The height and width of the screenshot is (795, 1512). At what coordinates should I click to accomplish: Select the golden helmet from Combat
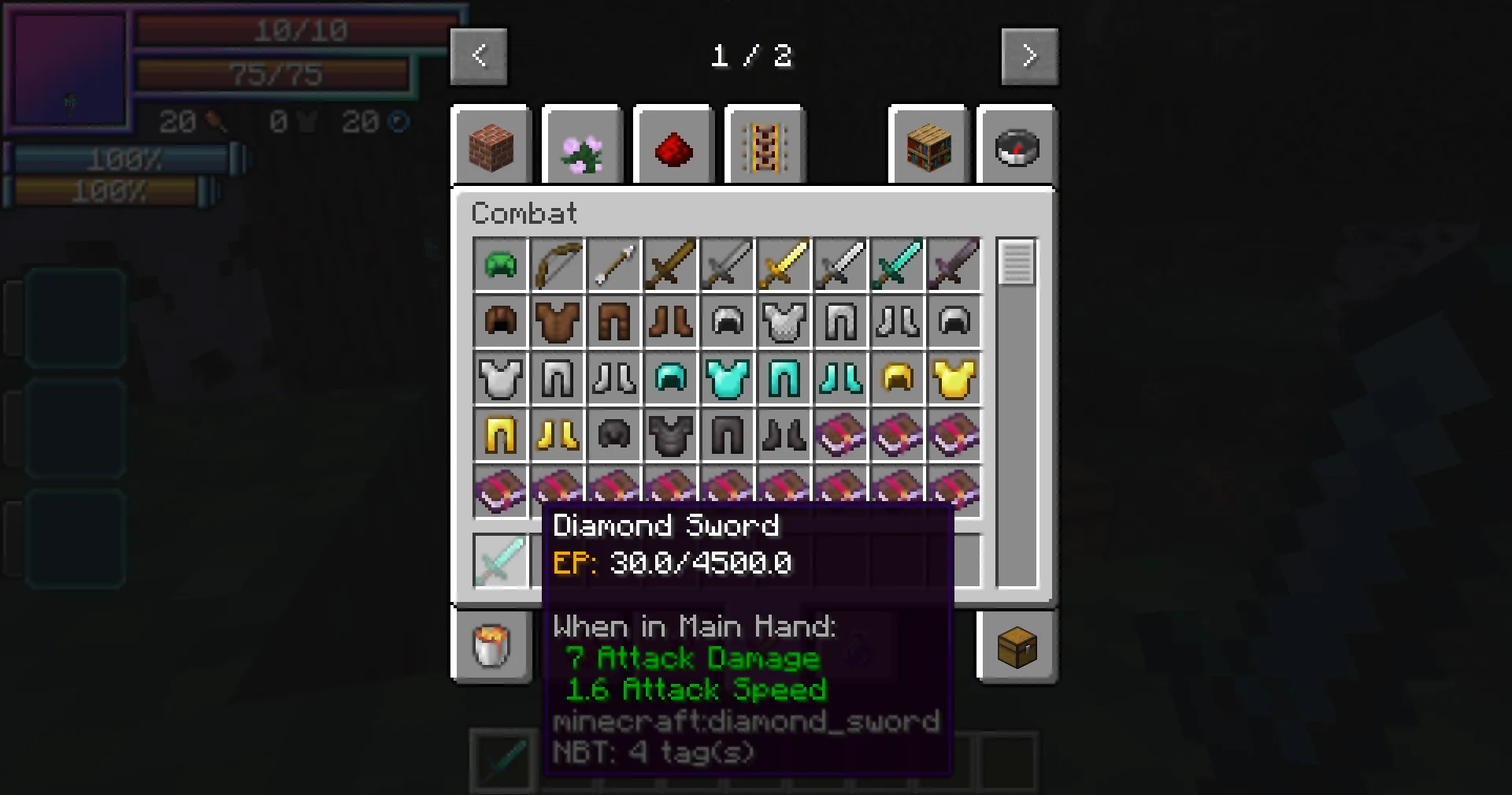(898, 378)
